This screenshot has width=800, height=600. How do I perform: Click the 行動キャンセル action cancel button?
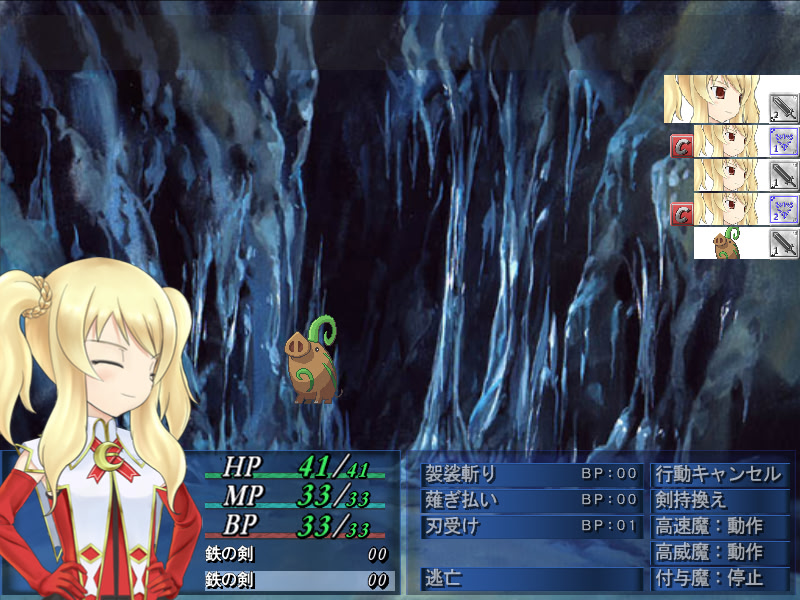pyautogui.click(x=720, y=474)
